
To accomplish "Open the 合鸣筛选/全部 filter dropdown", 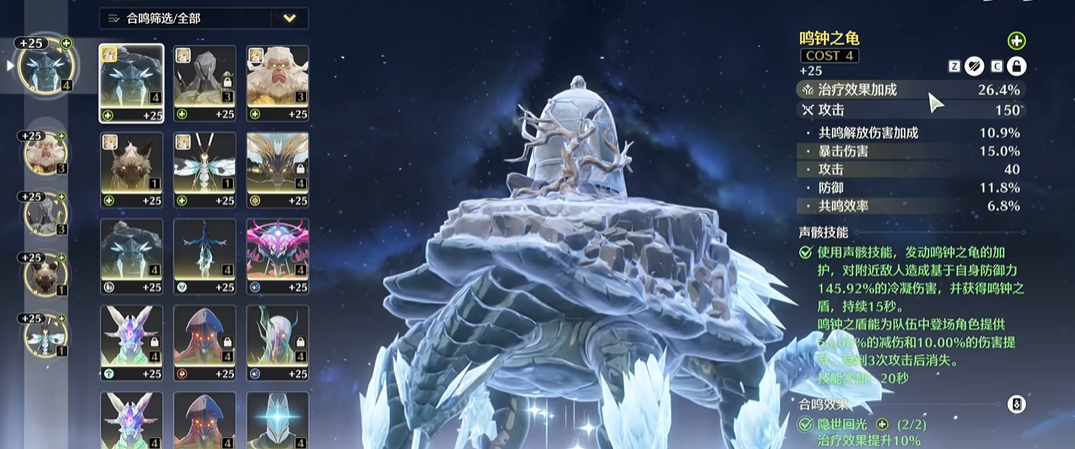I will coord(289,18).
